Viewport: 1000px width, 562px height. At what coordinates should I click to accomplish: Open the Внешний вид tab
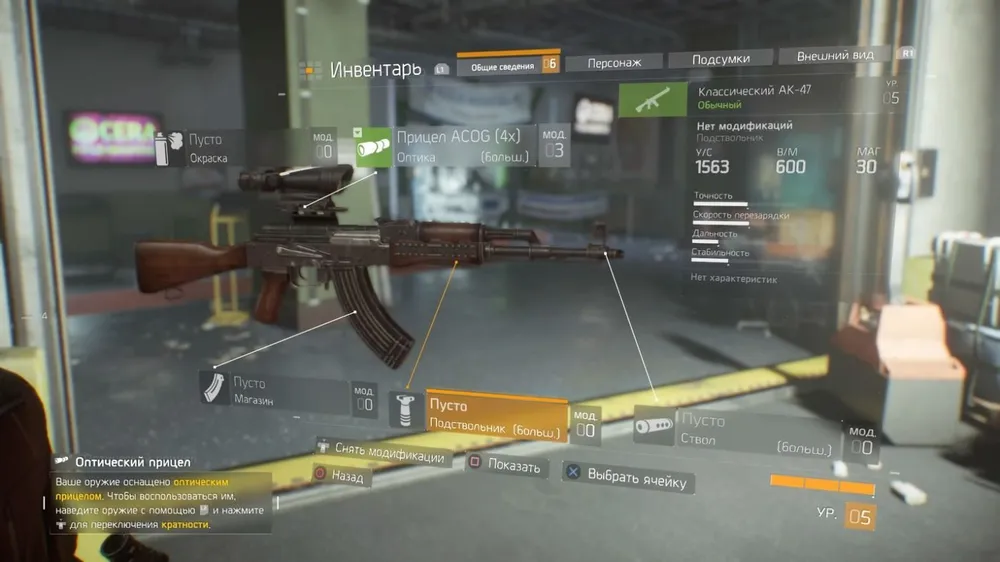[835, 56]
